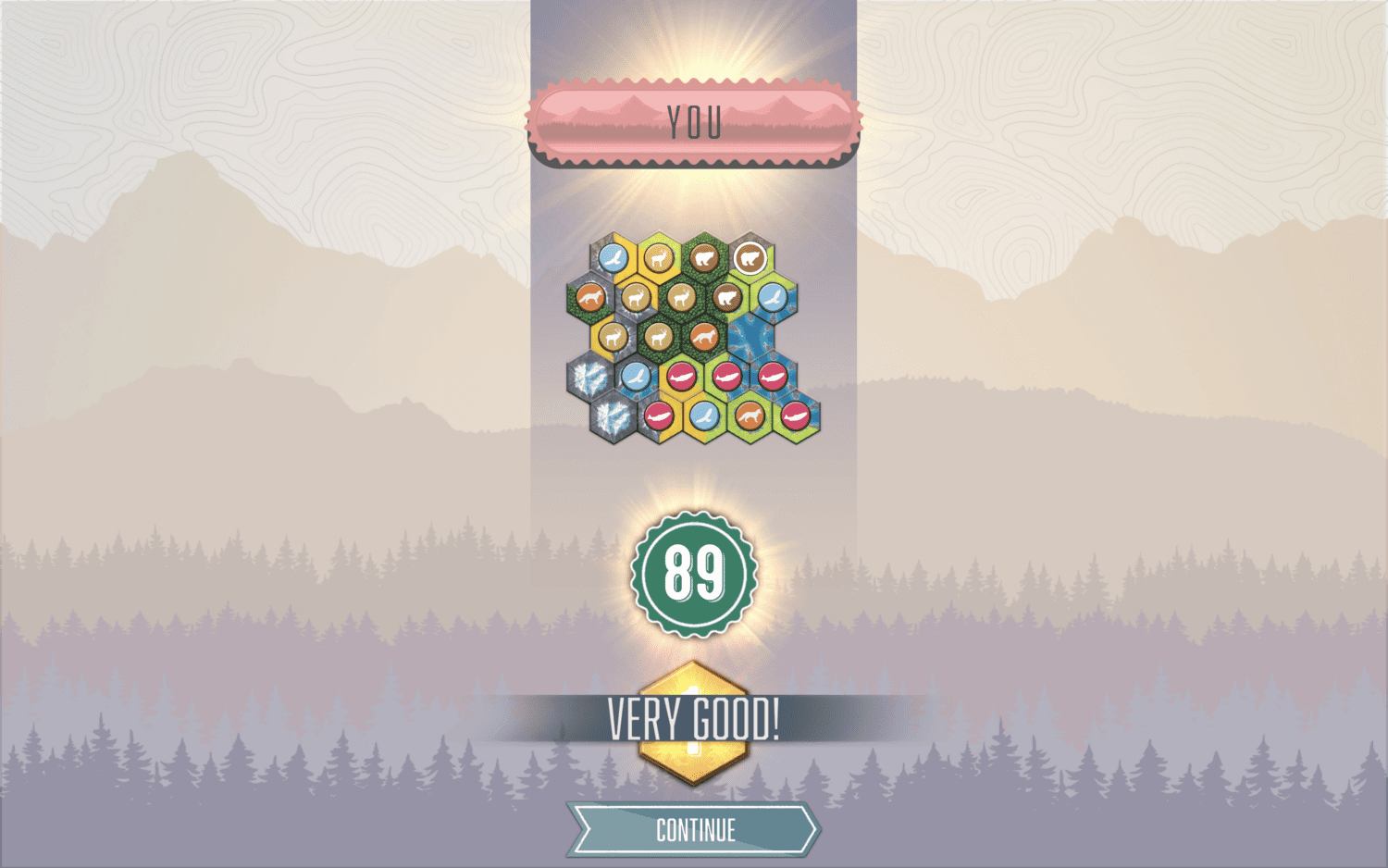The width and height of the screenshot is (1388, 868).
Task: Click the elk token in the center forest tile
Action: pos(682,298)
